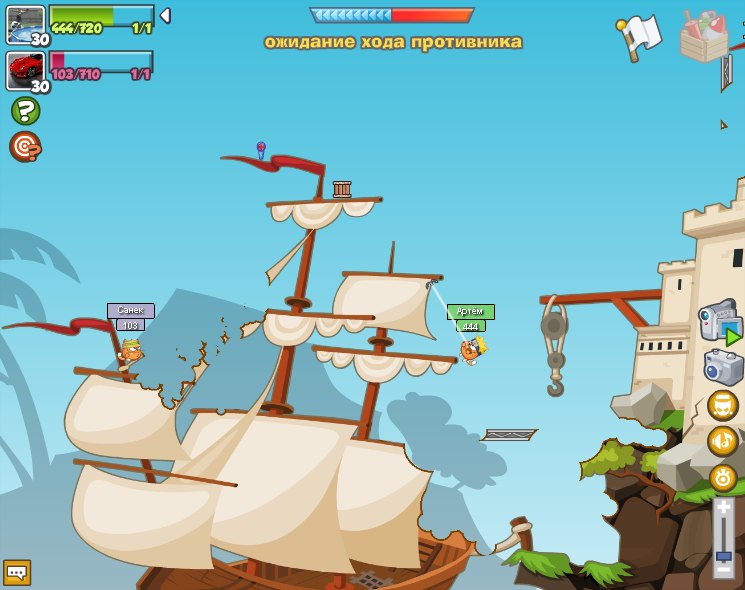745x590 pixels.
Task: Open the green question mark help button
Action: pos(25,110)
